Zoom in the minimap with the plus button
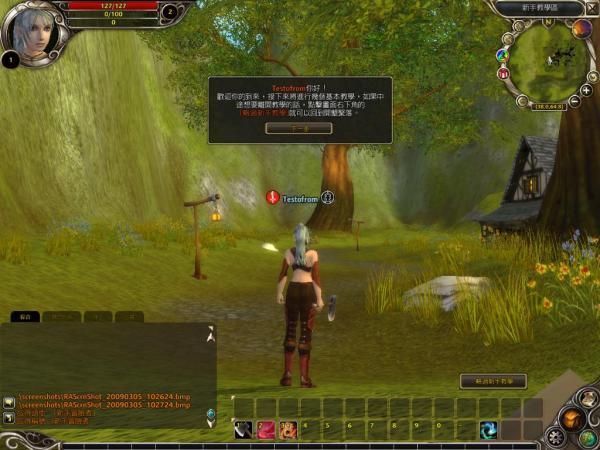 585,89
